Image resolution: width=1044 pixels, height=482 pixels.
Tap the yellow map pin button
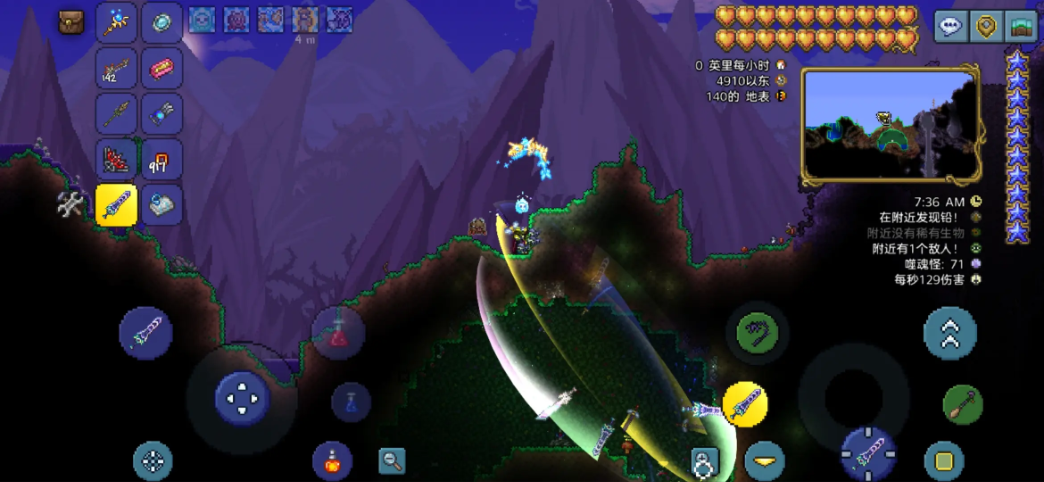tap(985, 26)
